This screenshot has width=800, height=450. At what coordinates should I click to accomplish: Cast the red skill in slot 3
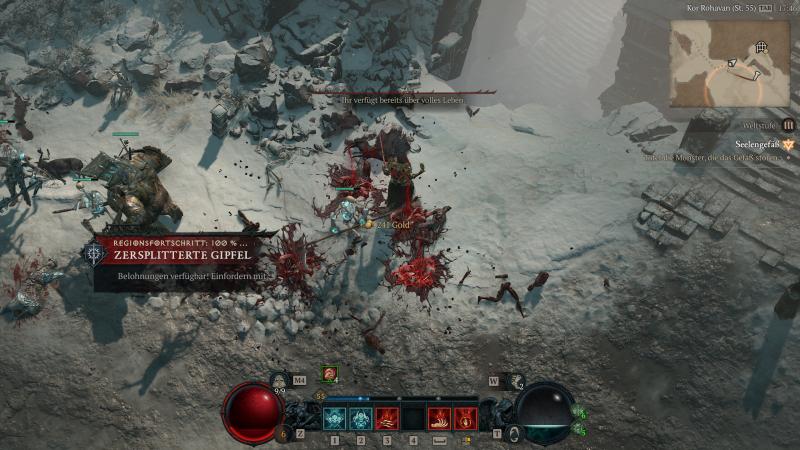387,418
